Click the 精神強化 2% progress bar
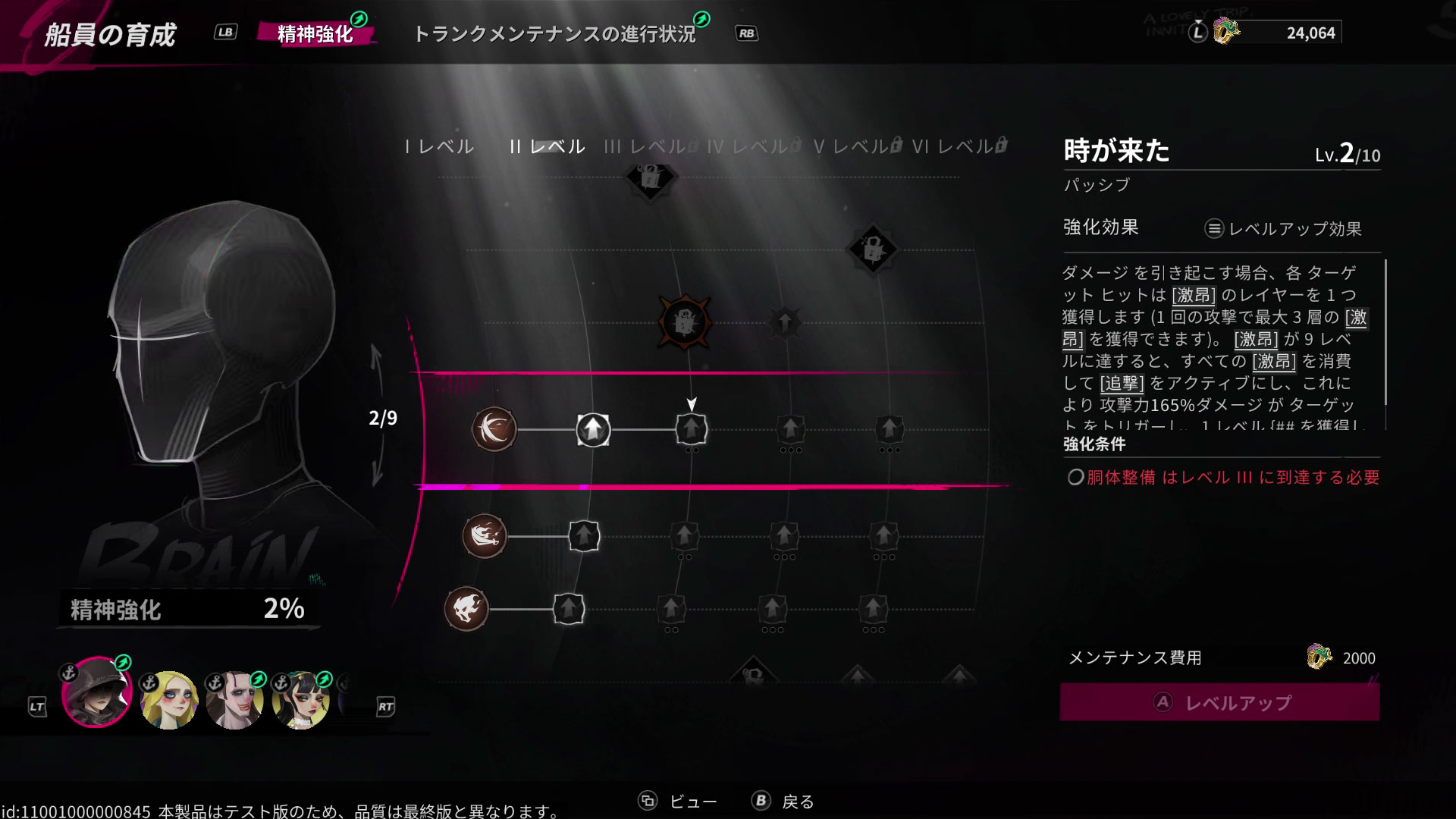The image size is (1456, 819). click(186, 607)
